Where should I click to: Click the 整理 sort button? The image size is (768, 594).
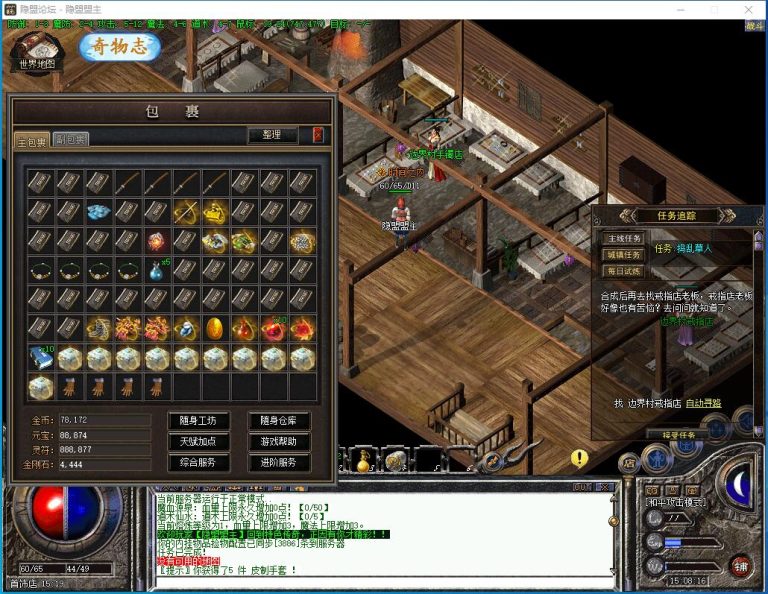coord(272,135)
